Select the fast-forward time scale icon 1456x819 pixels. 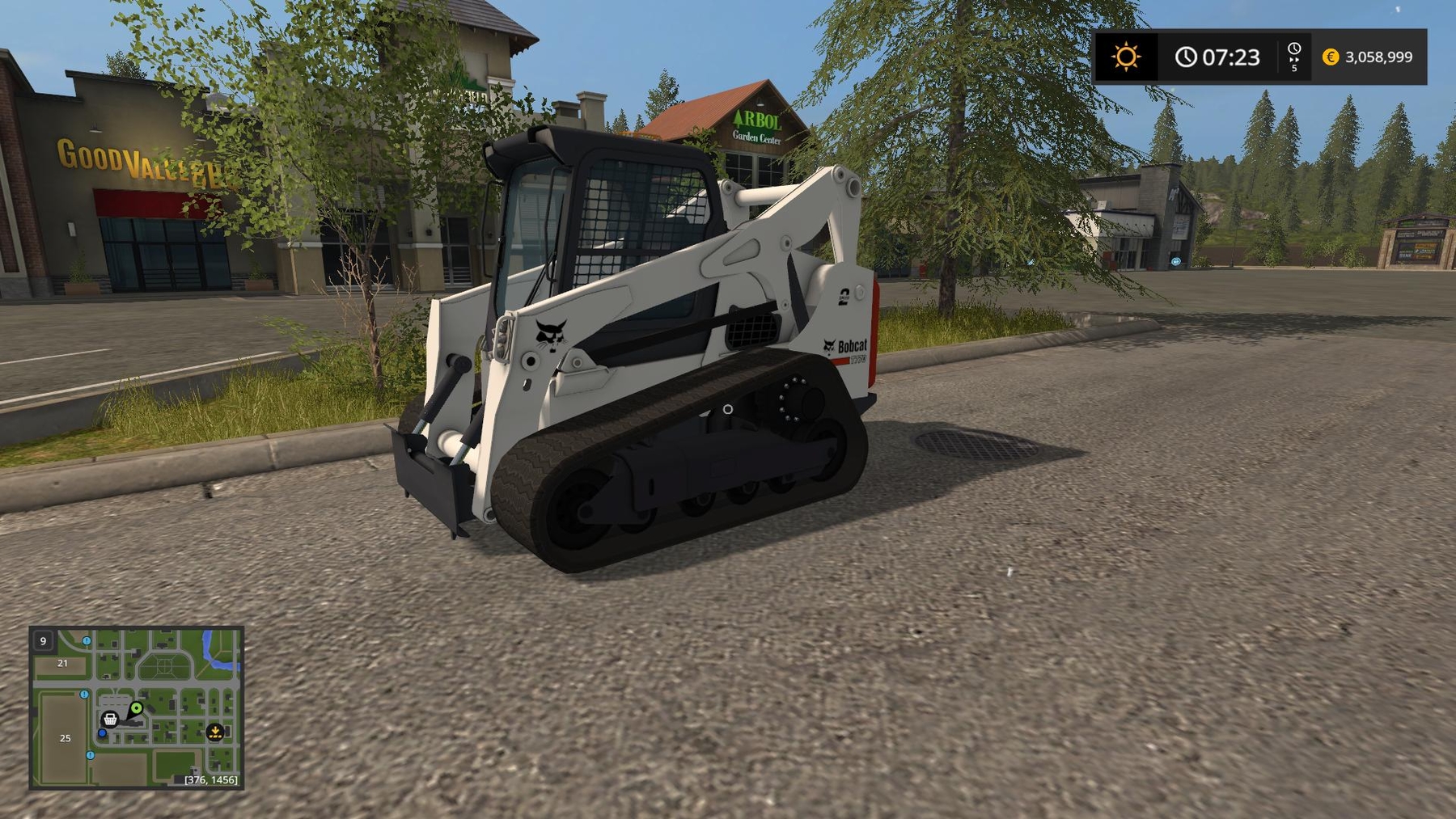pyautogui.click(x=1294, y=58)
